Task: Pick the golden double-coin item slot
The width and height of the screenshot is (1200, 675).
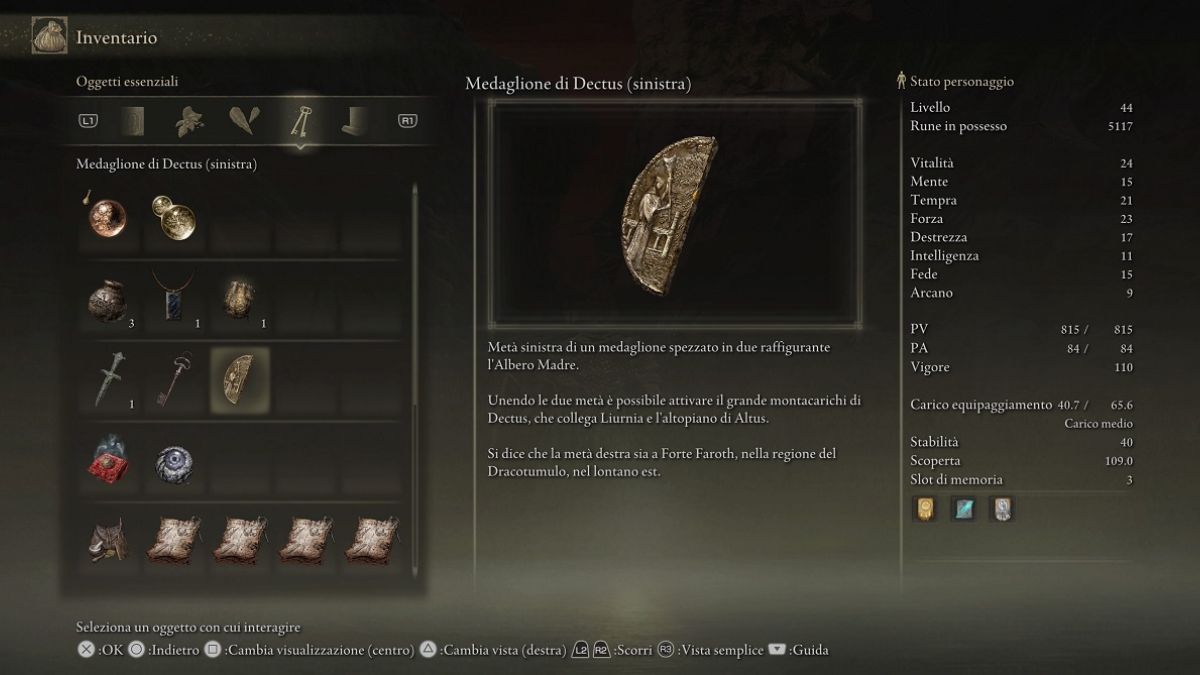Action: (x=173, y=218)
